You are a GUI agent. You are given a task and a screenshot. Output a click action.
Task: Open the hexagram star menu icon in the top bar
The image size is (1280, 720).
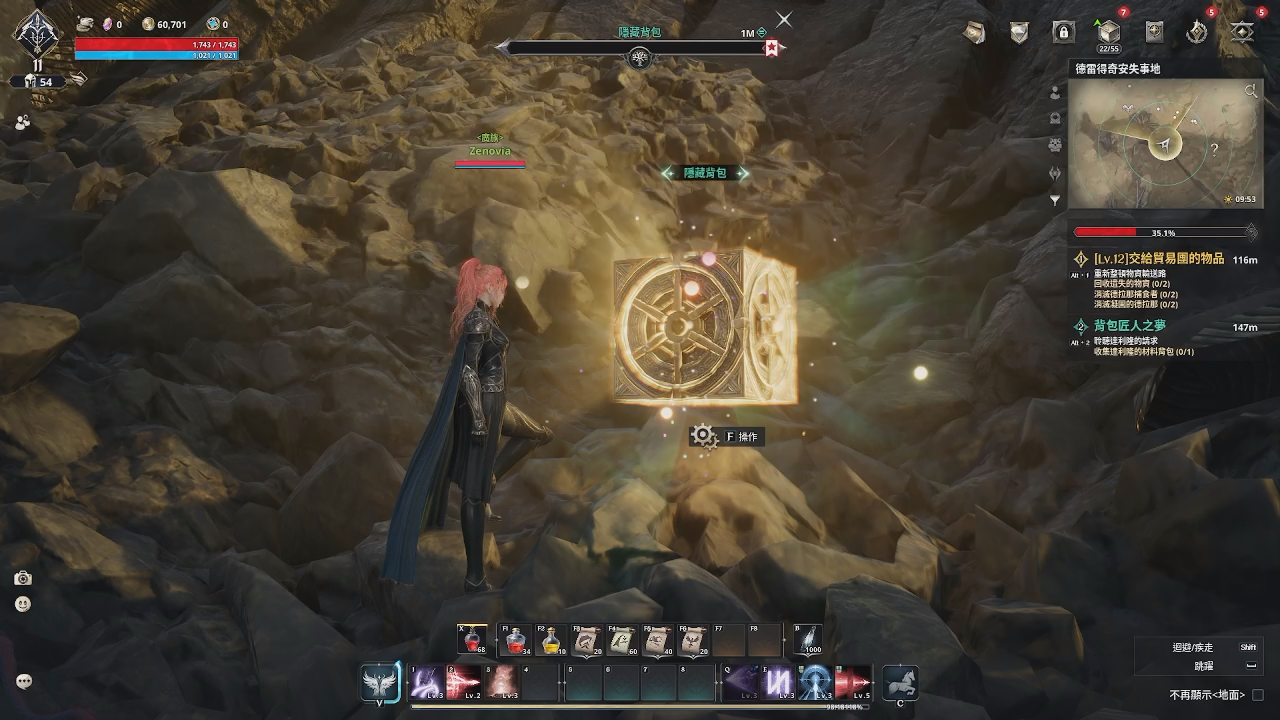point(1242,32)
